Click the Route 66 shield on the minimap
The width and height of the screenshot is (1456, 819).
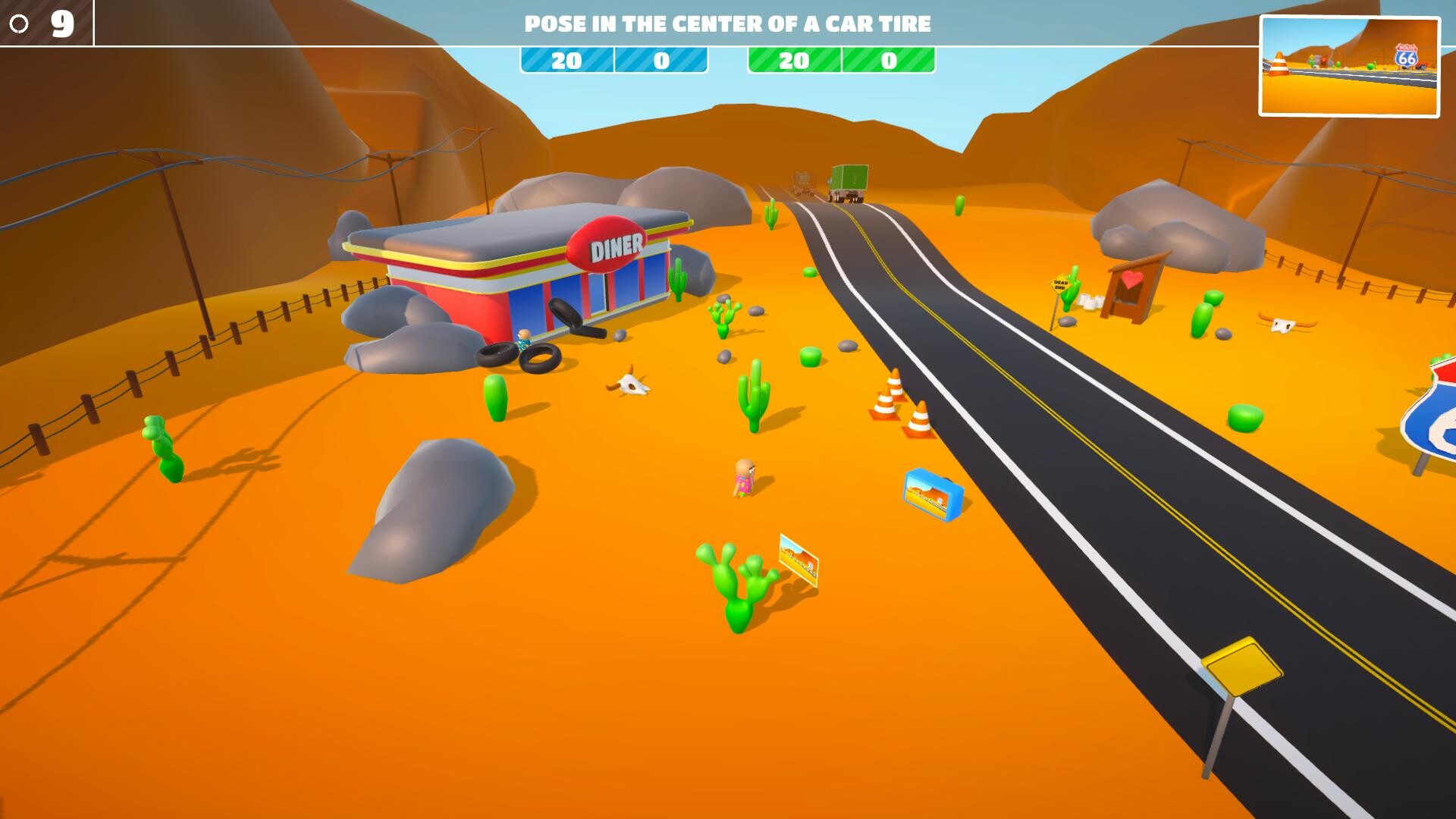1407,55
